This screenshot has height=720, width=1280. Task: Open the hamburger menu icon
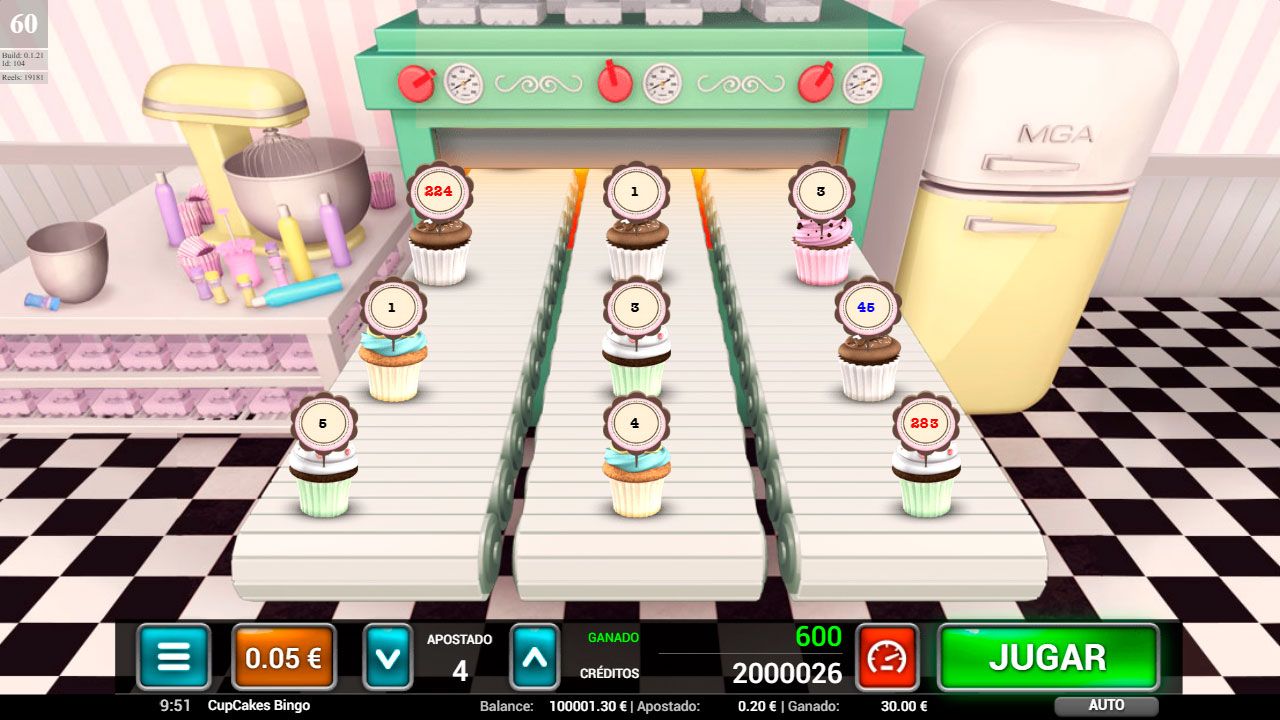pos(174,657)
